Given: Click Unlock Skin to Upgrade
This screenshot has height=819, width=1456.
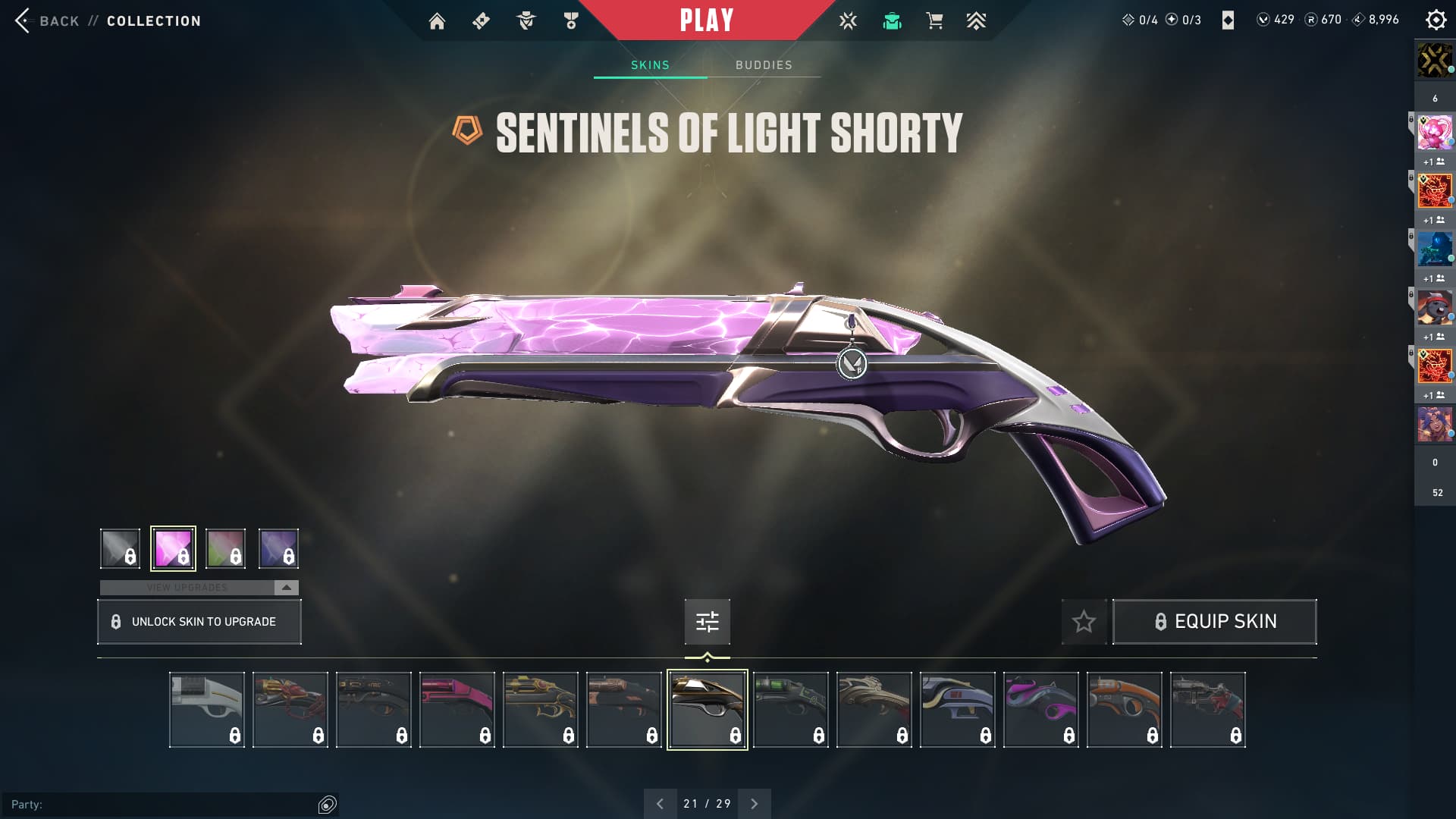Looking at the screenshot, I should click(x=199, y=622).
